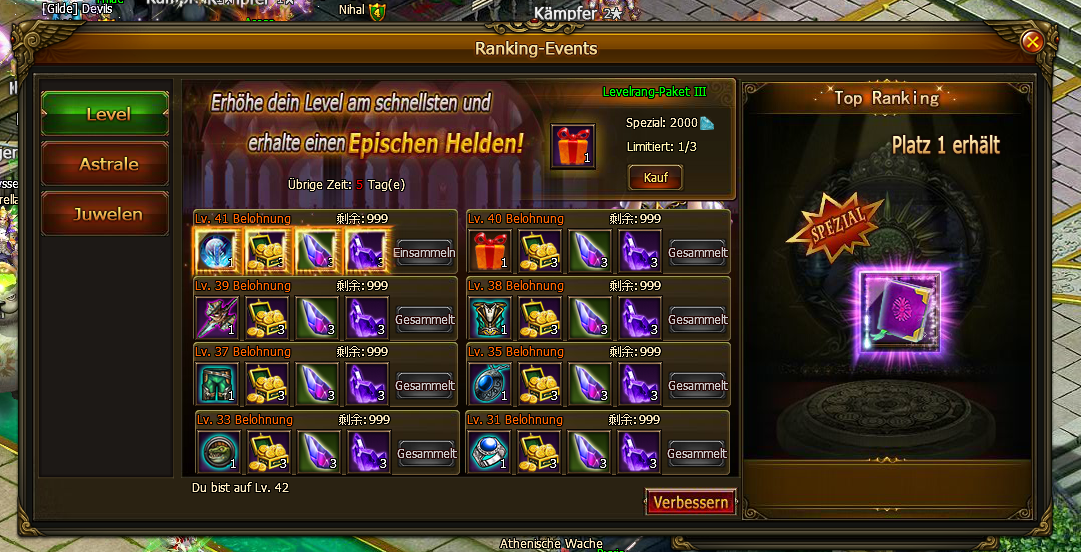Click the Gesammelt button for Lv. 40
Image resolution: width=1081 pixels, height=552 pixels.
pos(697,253)
